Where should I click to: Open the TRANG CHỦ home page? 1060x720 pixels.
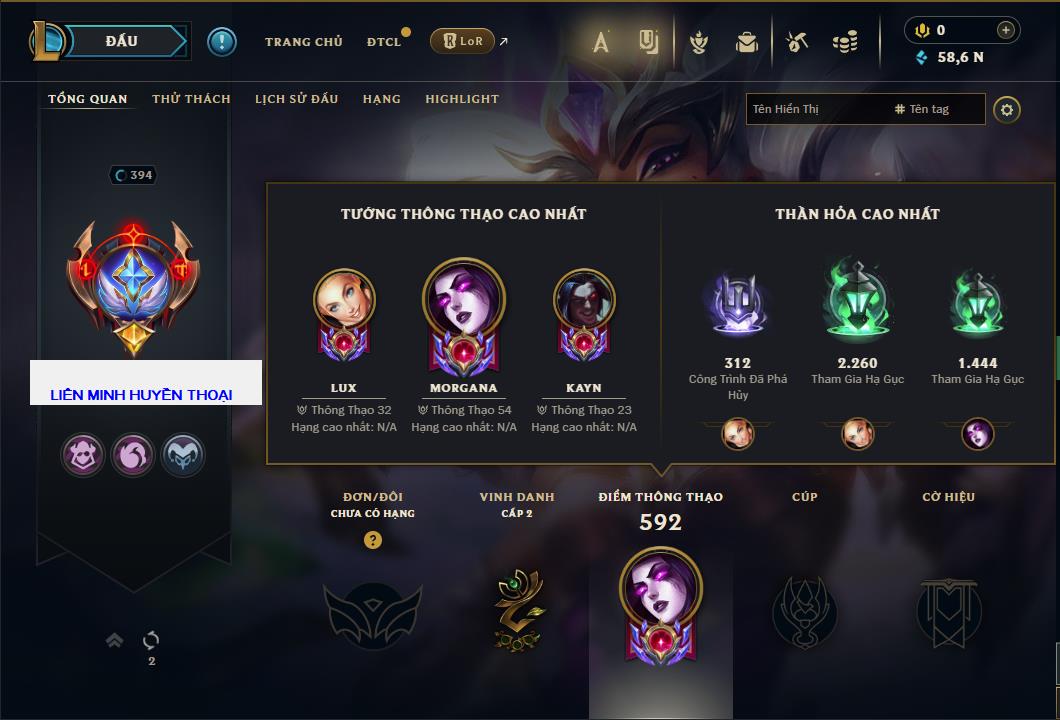pos(303,42)
